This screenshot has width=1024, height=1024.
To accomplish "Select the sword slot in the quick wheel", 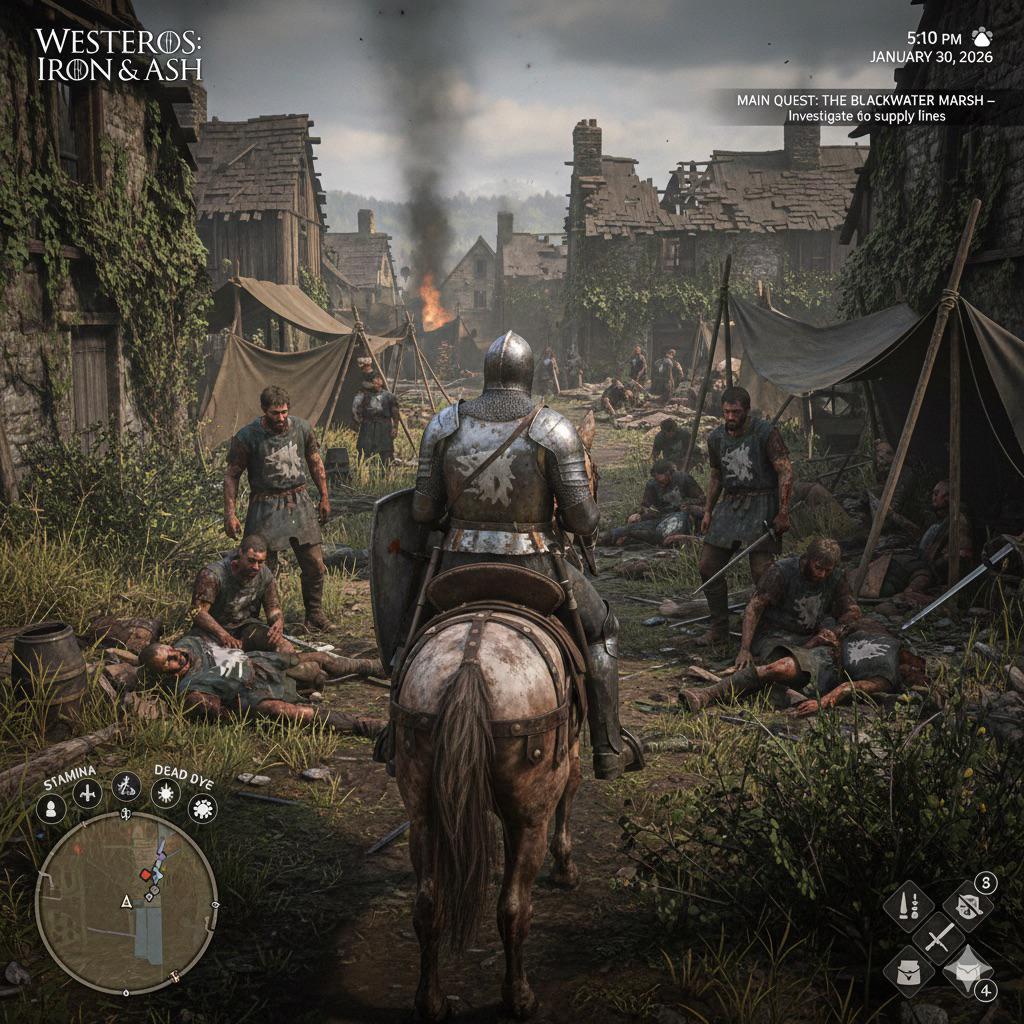I will pyautogui.click(x=938, y=938).
